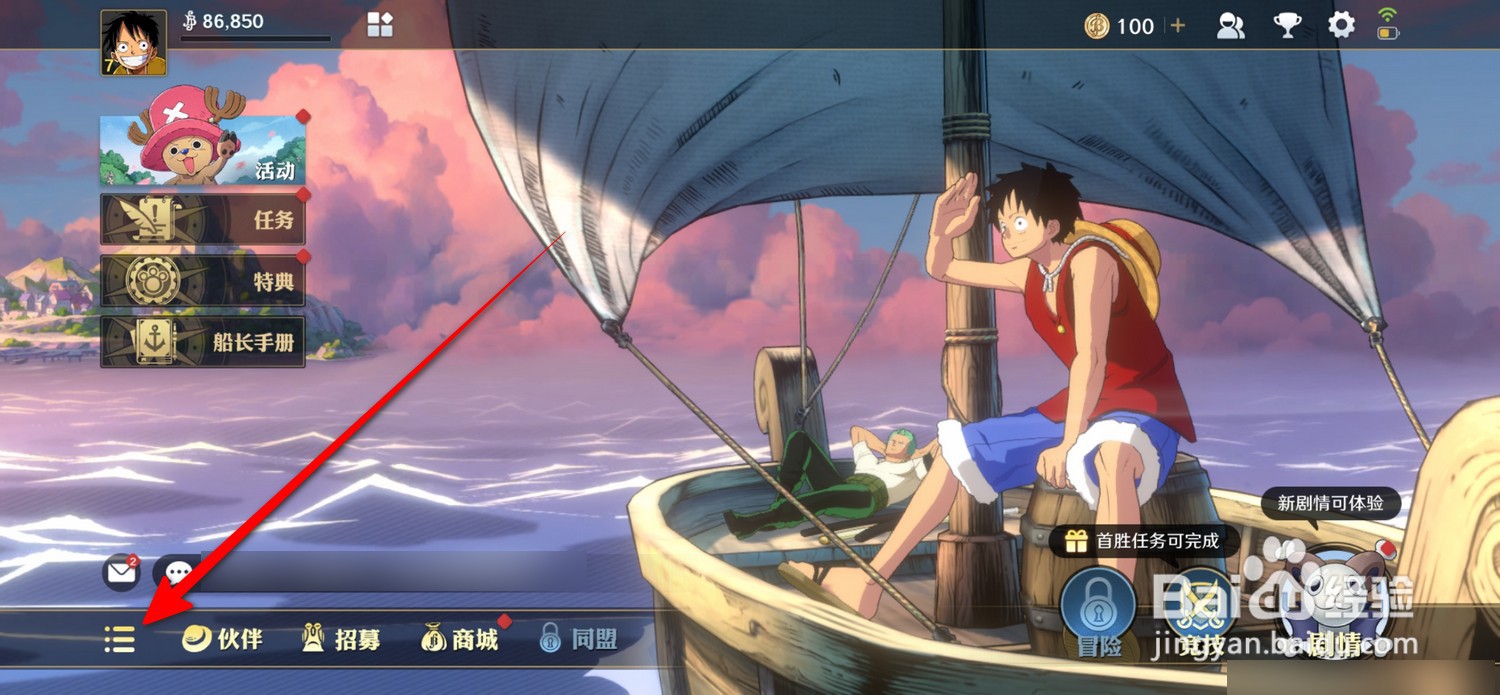Open the 商城 (Shop)
Viewport: 1500px width, 695px height.
[461, 639]
